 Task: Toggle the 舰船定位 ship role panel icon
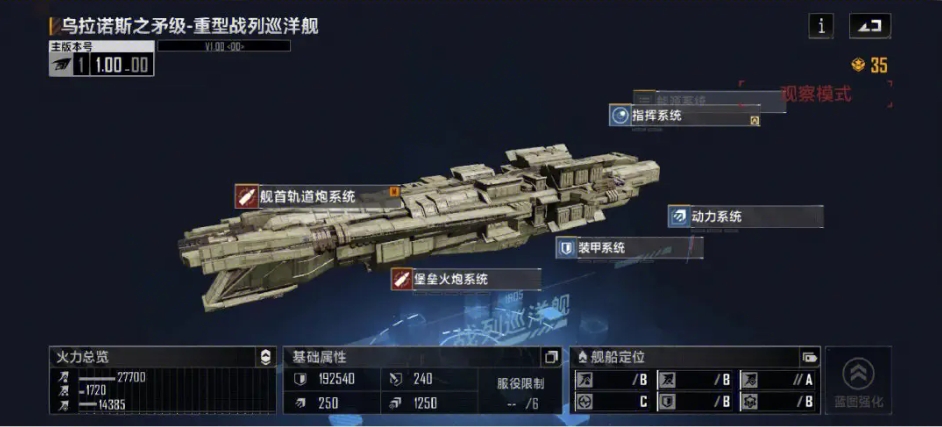809,357
